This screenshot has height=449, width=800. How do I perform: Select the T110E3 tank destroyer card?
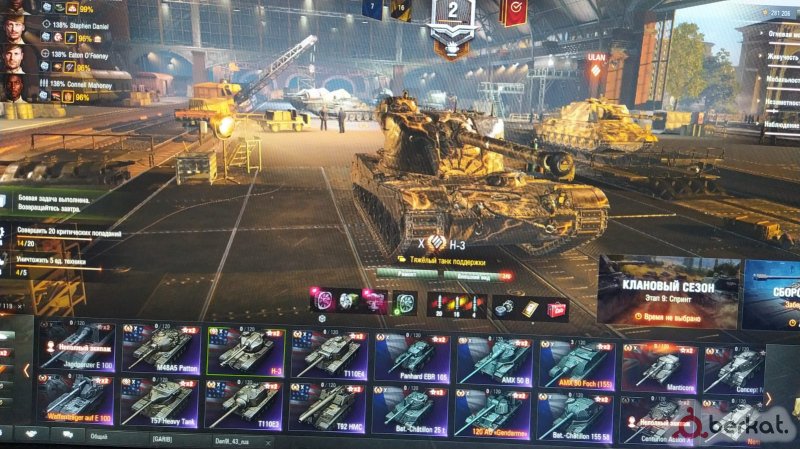coord(244,404)
